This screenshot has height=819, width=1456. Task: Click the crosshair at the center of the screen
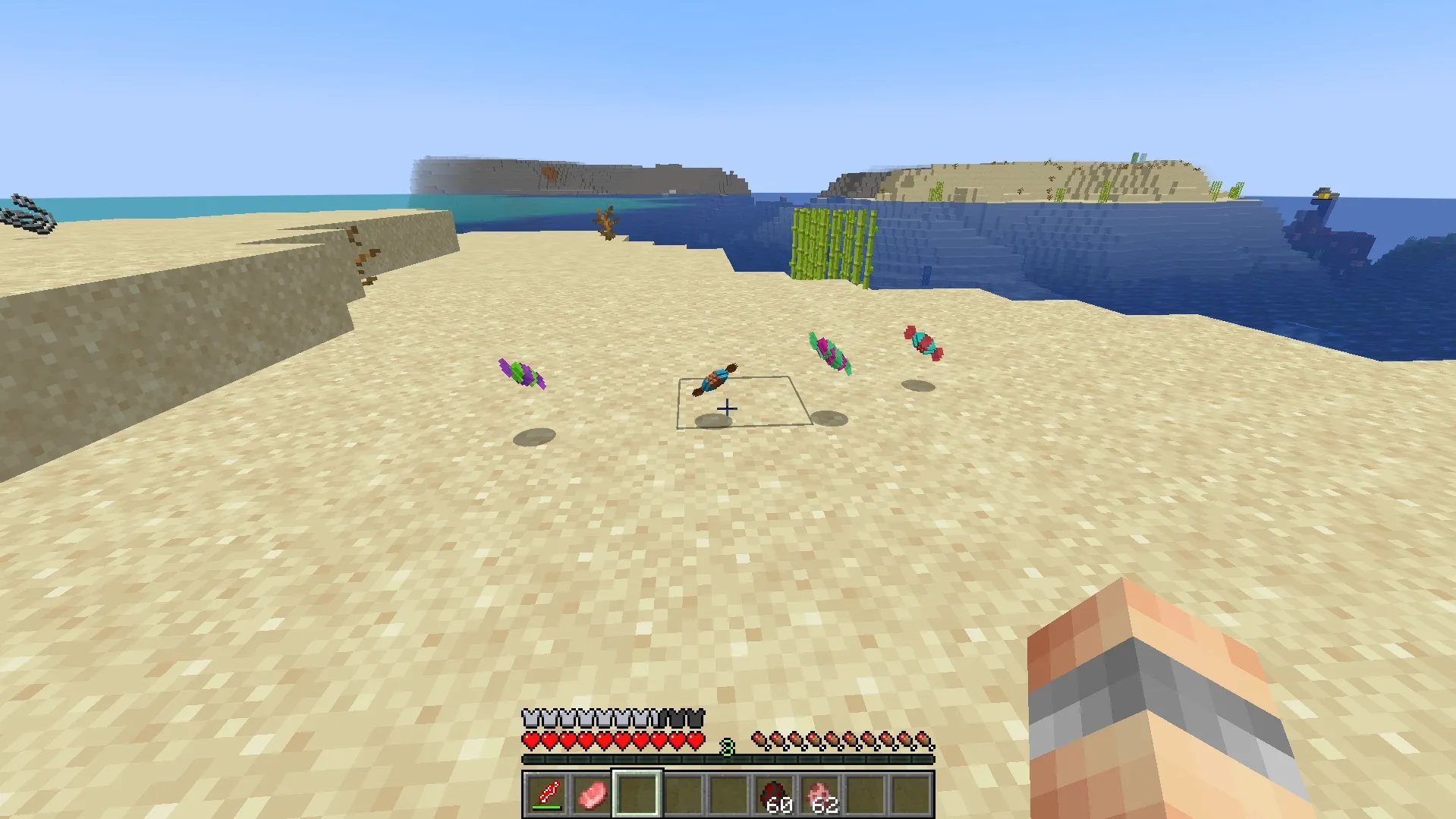(727, 408)
